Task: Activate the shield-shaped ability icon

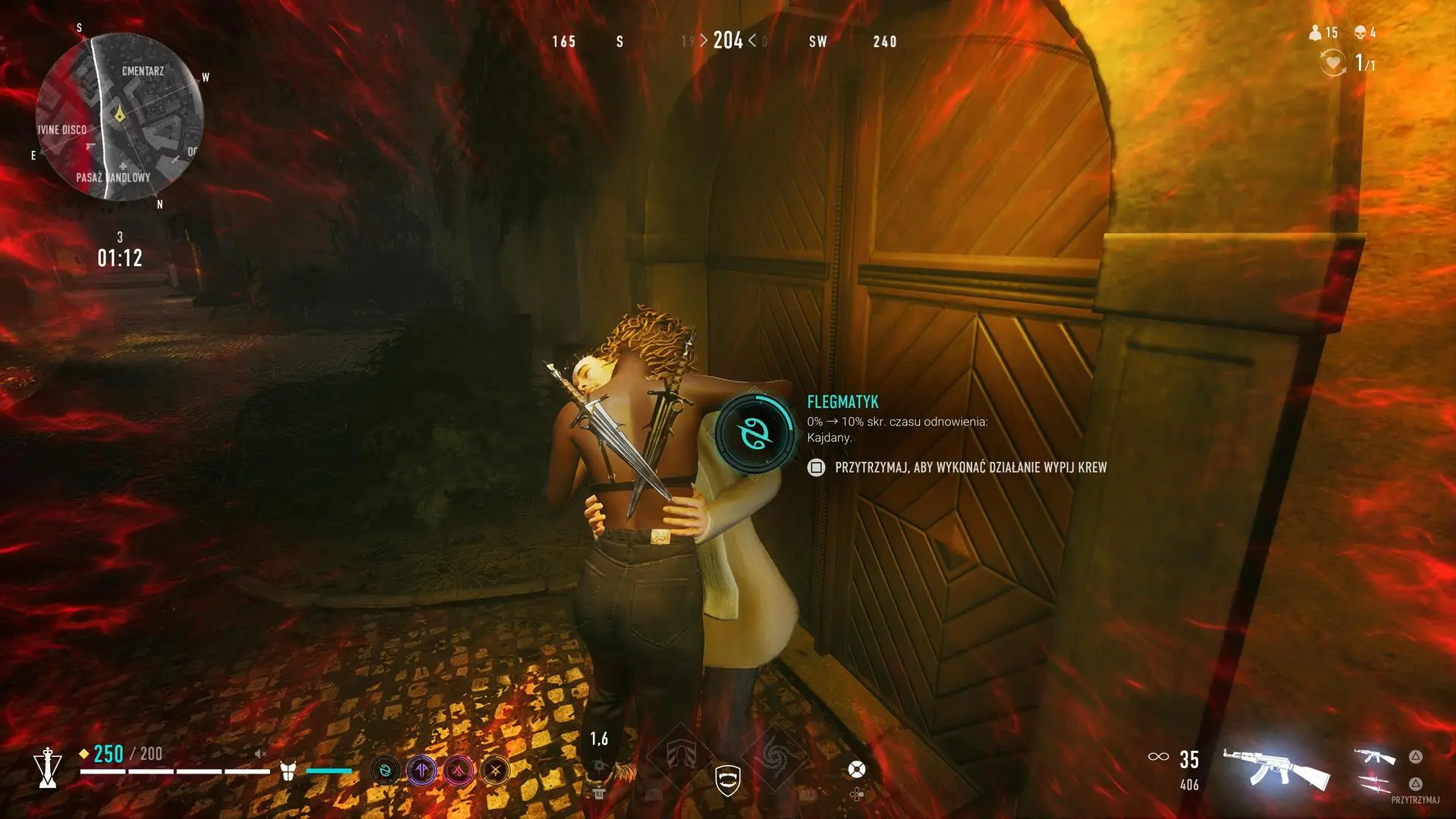Action: tap(727, 780)
